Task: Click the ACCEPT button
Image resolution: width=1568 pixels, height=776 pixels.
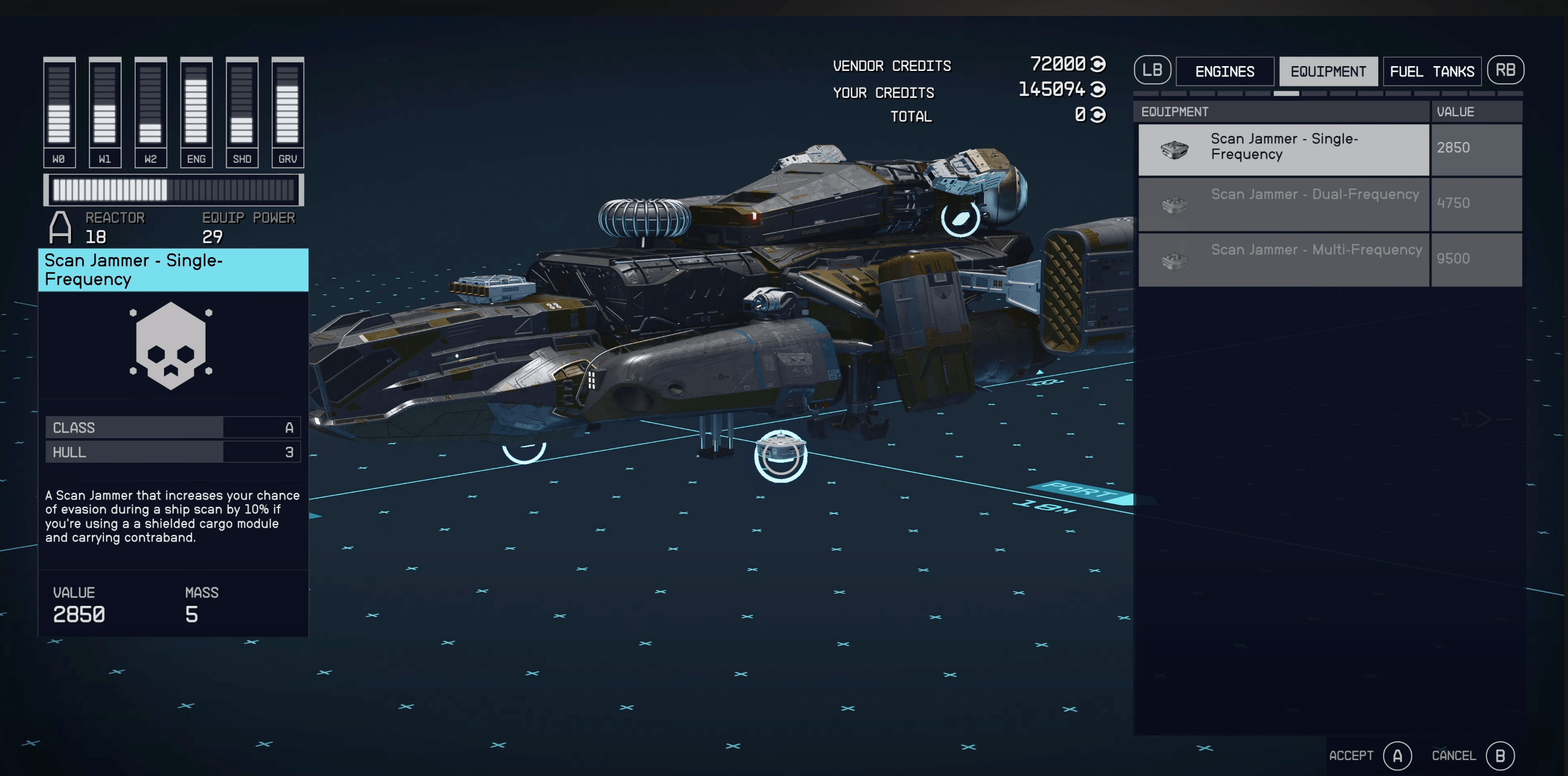Action: point(1350,755)
